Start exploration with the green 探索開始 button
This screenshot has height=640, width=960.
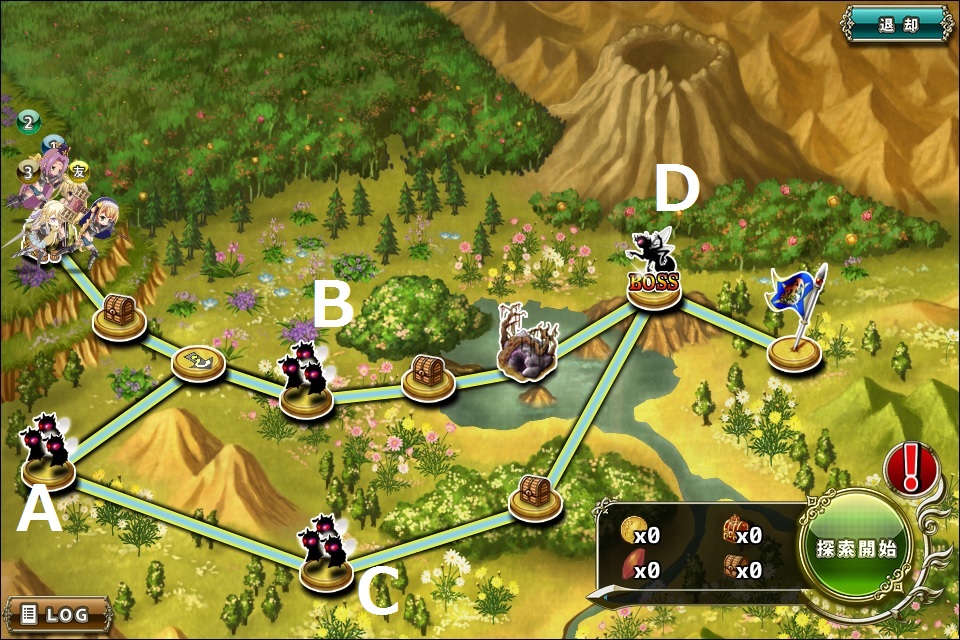(x=856, y=548)
